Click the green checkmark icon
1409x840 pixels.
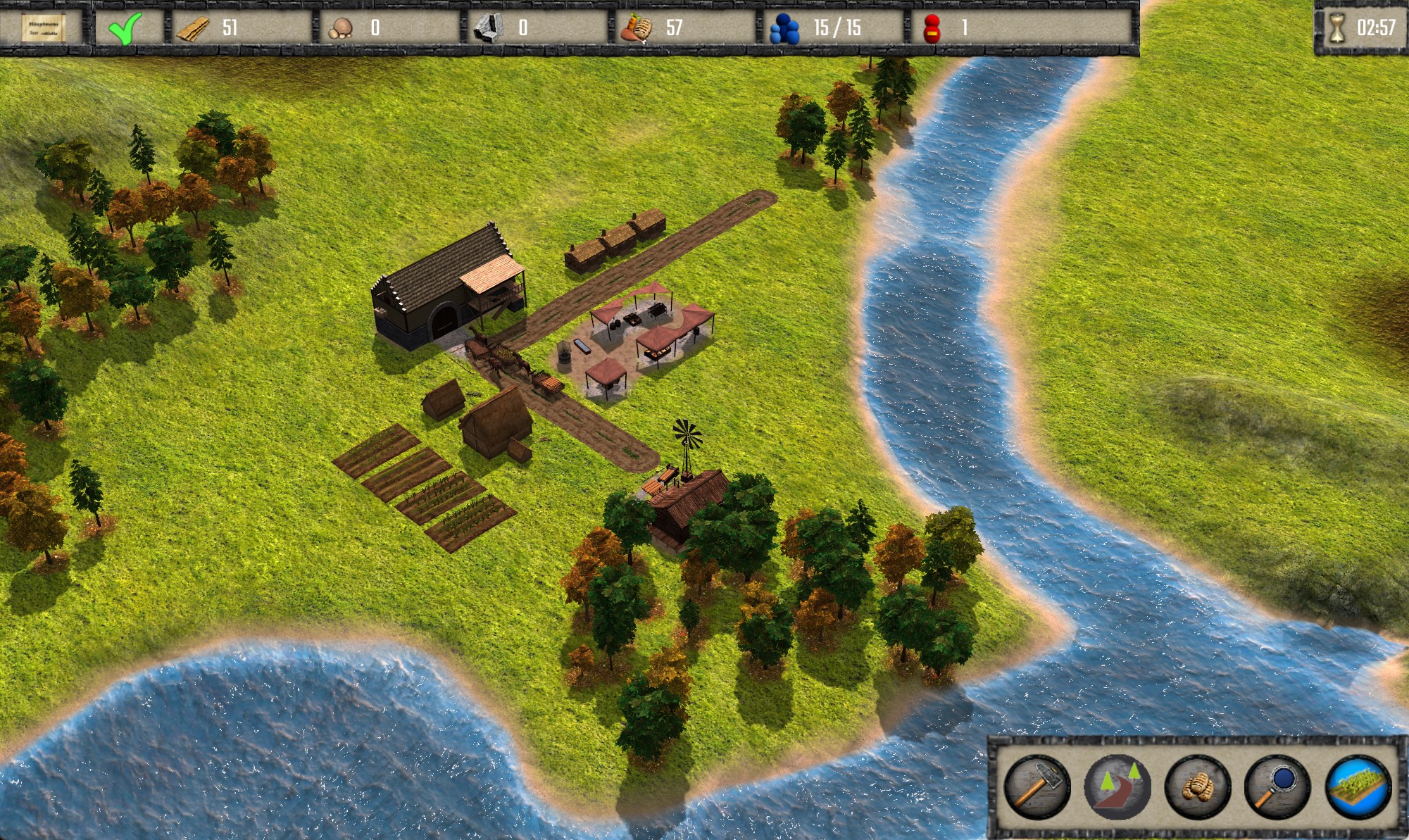[126, 28]
